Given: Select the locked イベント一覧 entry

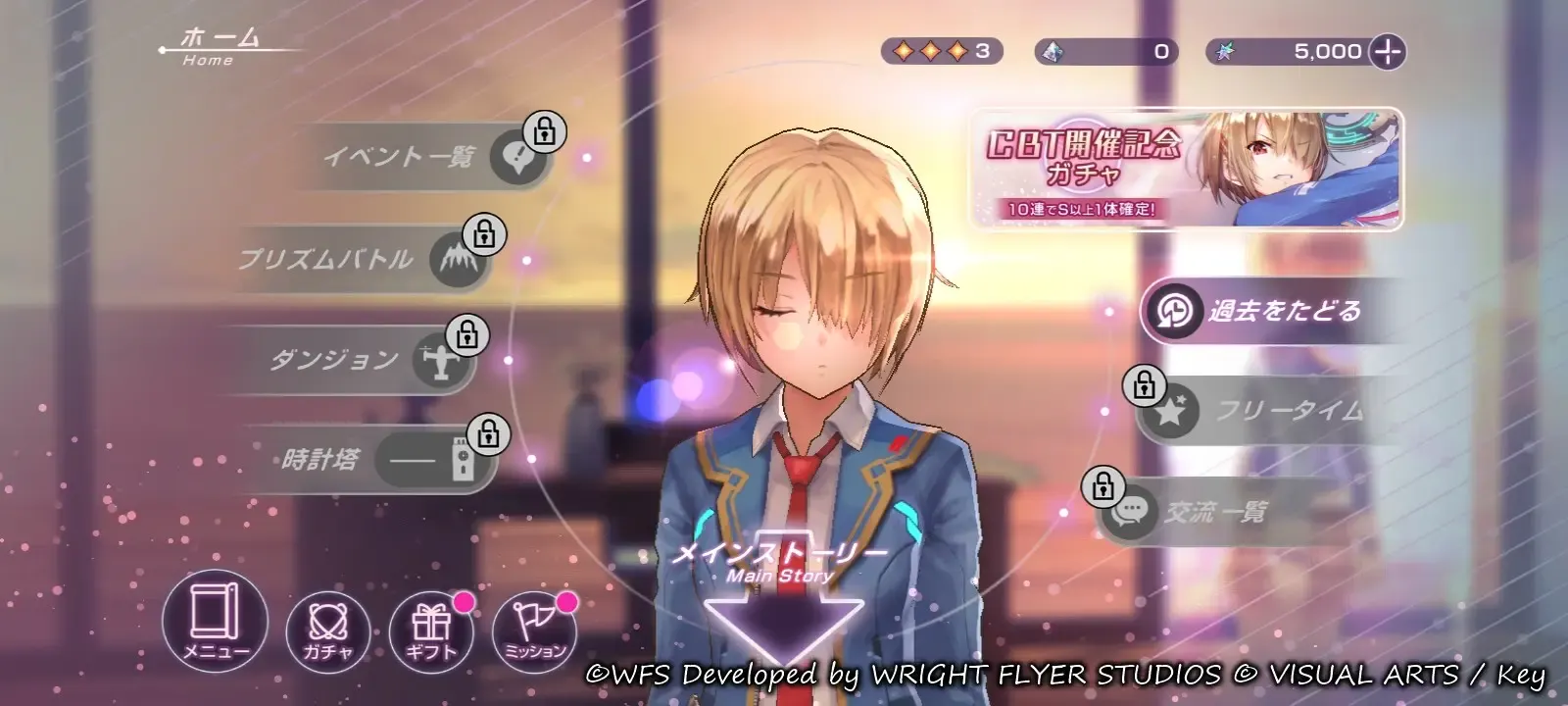Looking at the screenshot, I should pyautogui.click(x=431, y=157).
